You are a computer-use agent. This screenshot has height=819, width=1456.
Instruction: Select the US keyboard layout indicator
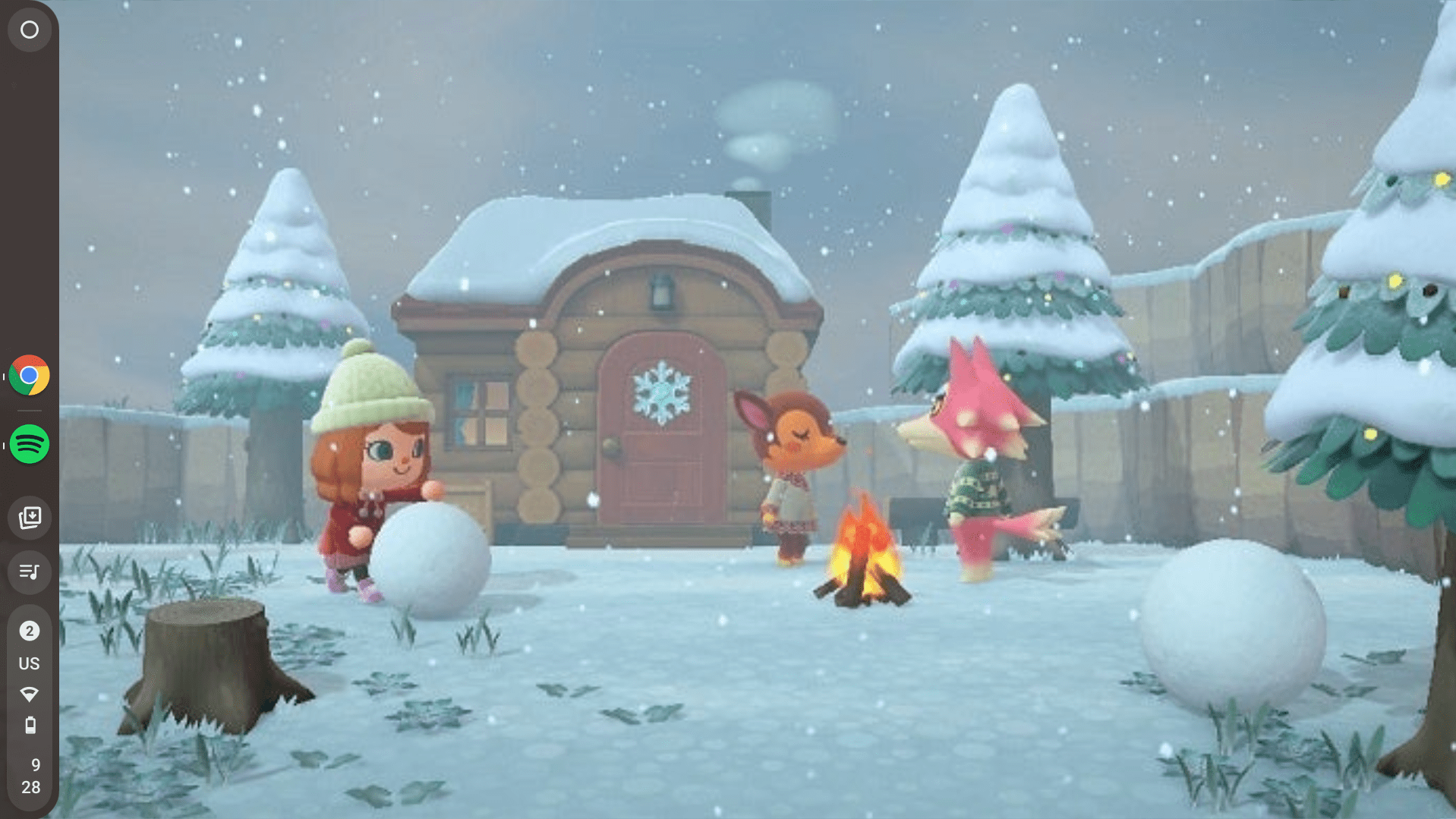pos(29,663)
